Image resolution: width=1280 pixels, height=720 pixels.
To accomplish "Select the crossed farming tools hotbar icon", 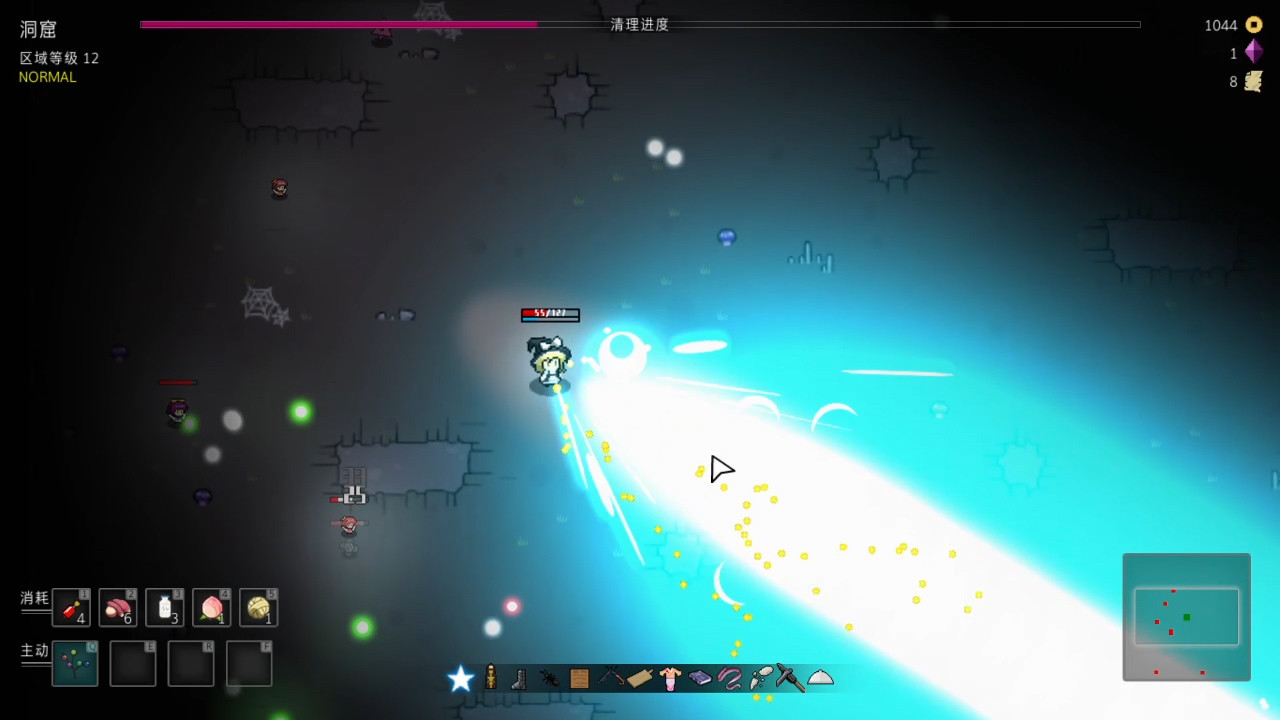I will click(610, 678).
